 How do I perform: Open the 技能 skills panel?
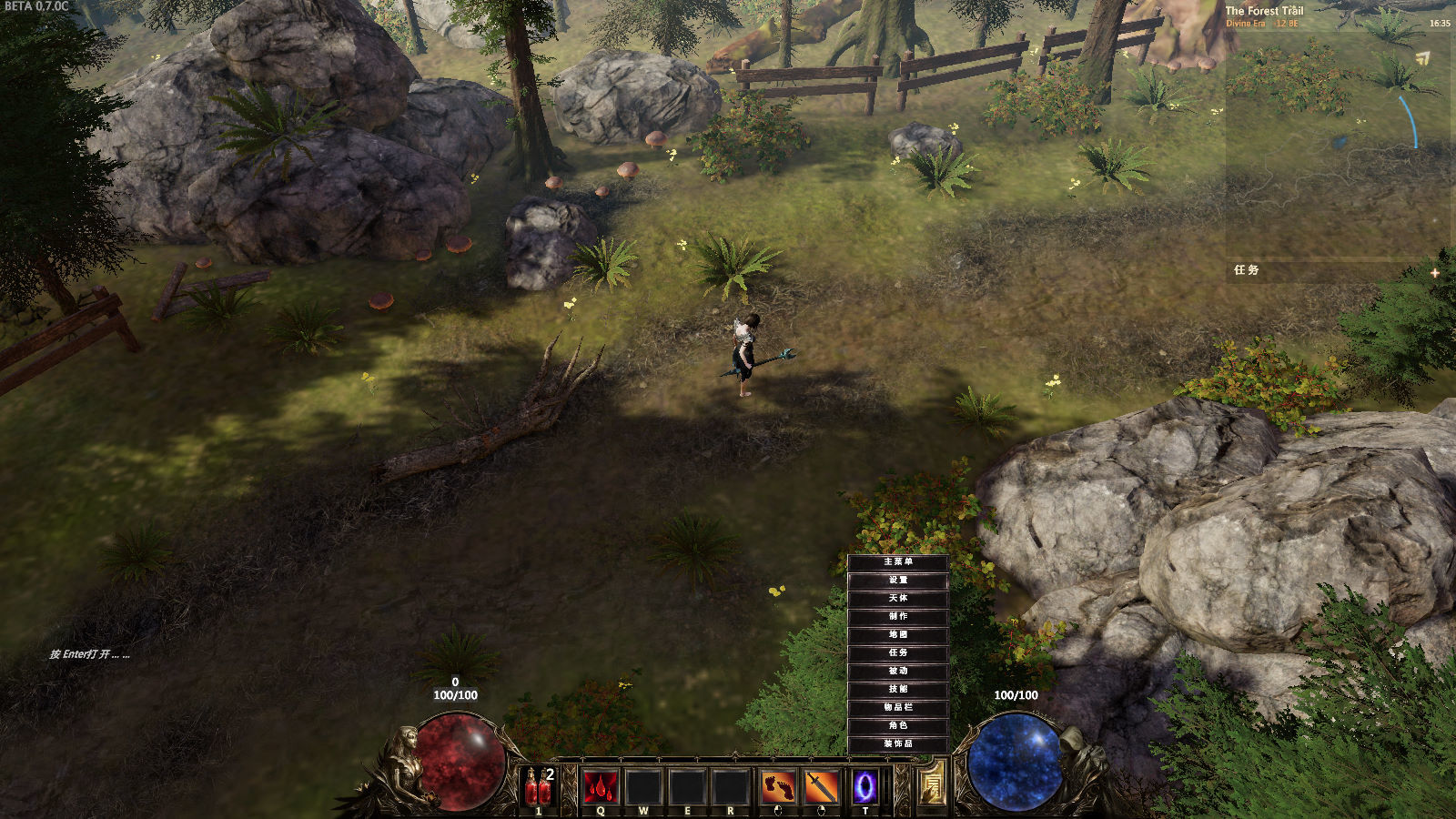point(898,690)
